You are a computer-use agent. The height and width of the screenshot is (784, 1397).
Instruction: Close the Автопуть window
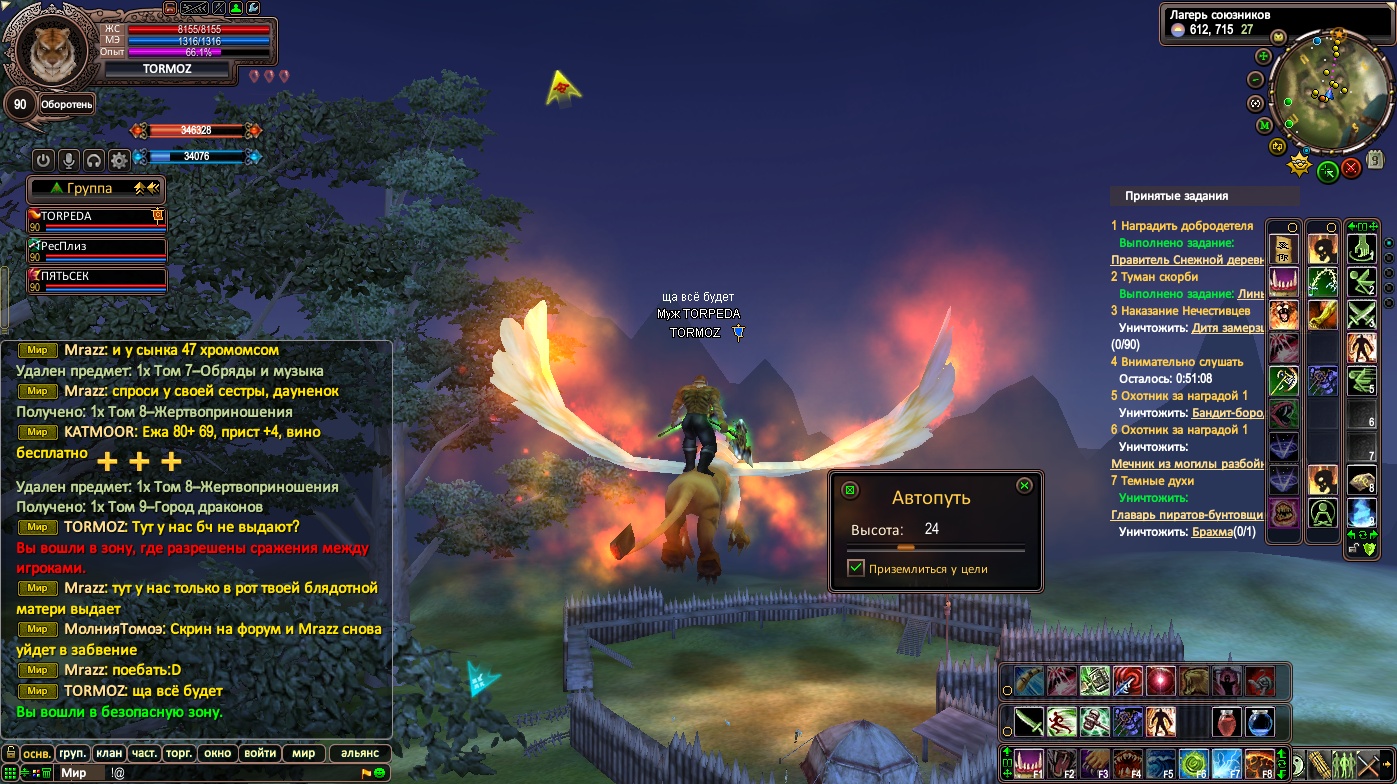click(x=1024, y=486)
